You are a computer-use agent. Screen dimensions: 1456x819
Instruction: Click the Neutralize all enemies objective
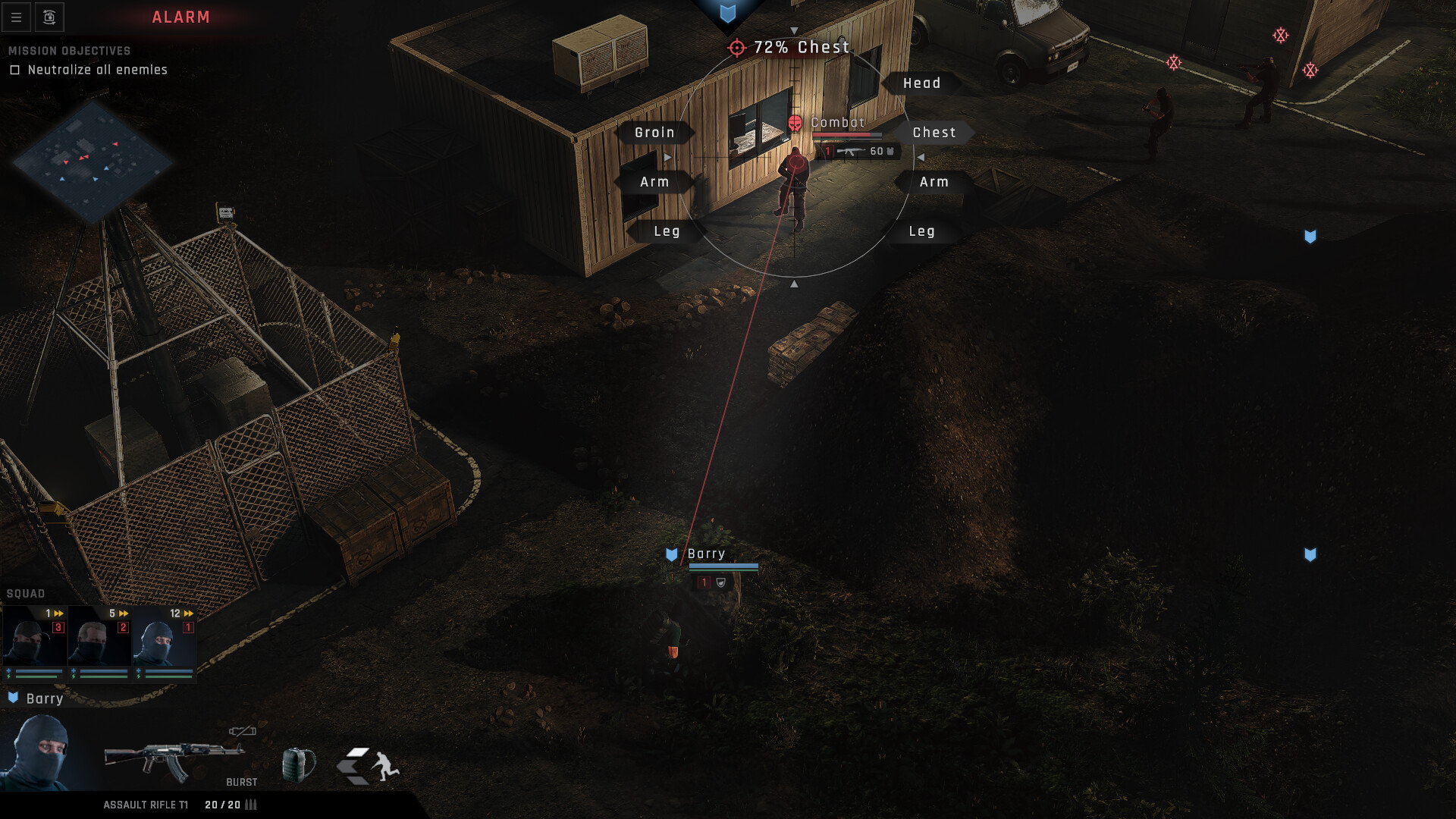(x=97, y=70)
